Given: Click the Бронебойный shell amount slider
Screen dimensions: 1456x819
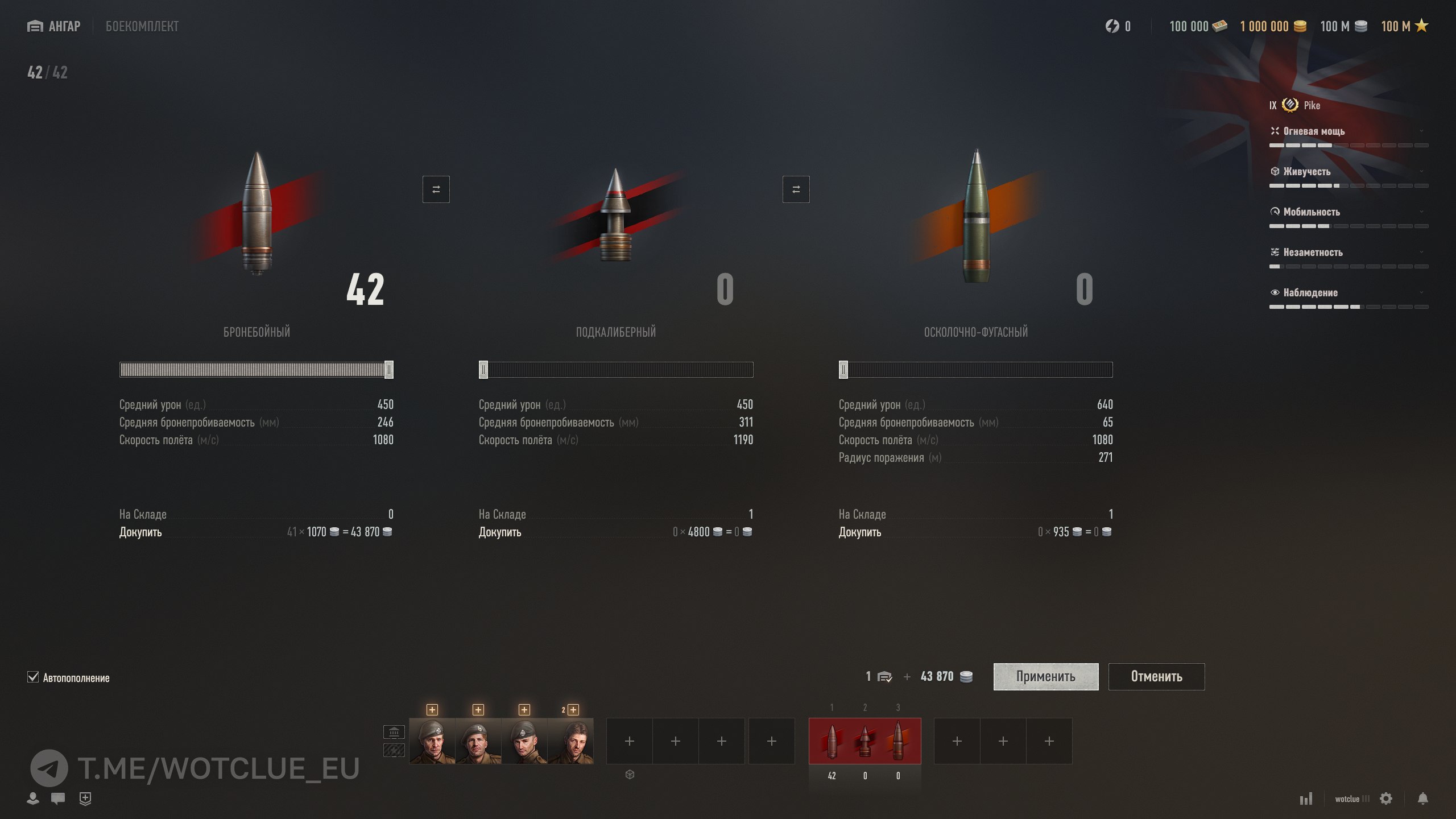Looking at the screenshot, I should 256,370.
